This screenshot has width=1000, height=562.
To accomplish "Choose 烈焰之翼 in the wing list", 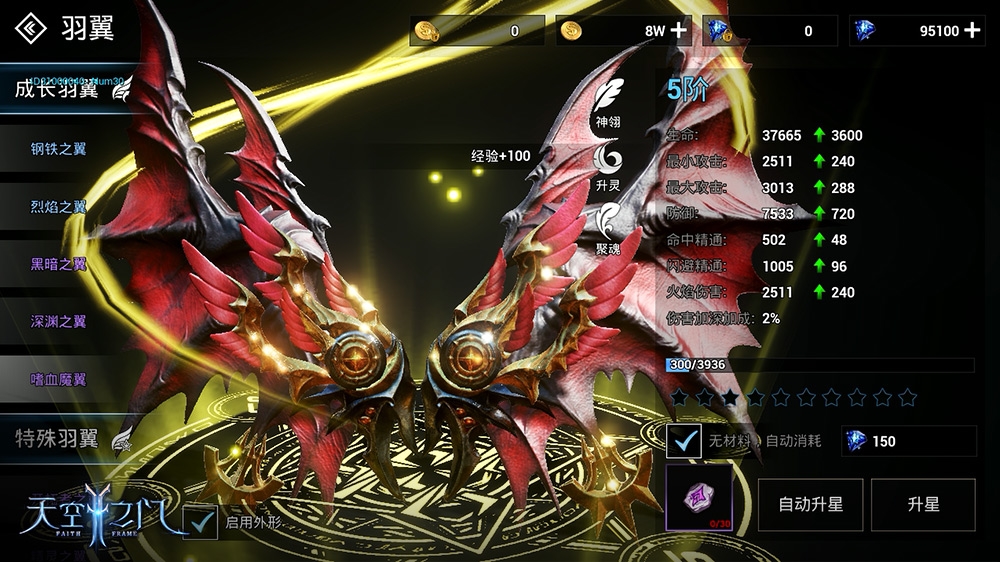I will tap(58, 207).
